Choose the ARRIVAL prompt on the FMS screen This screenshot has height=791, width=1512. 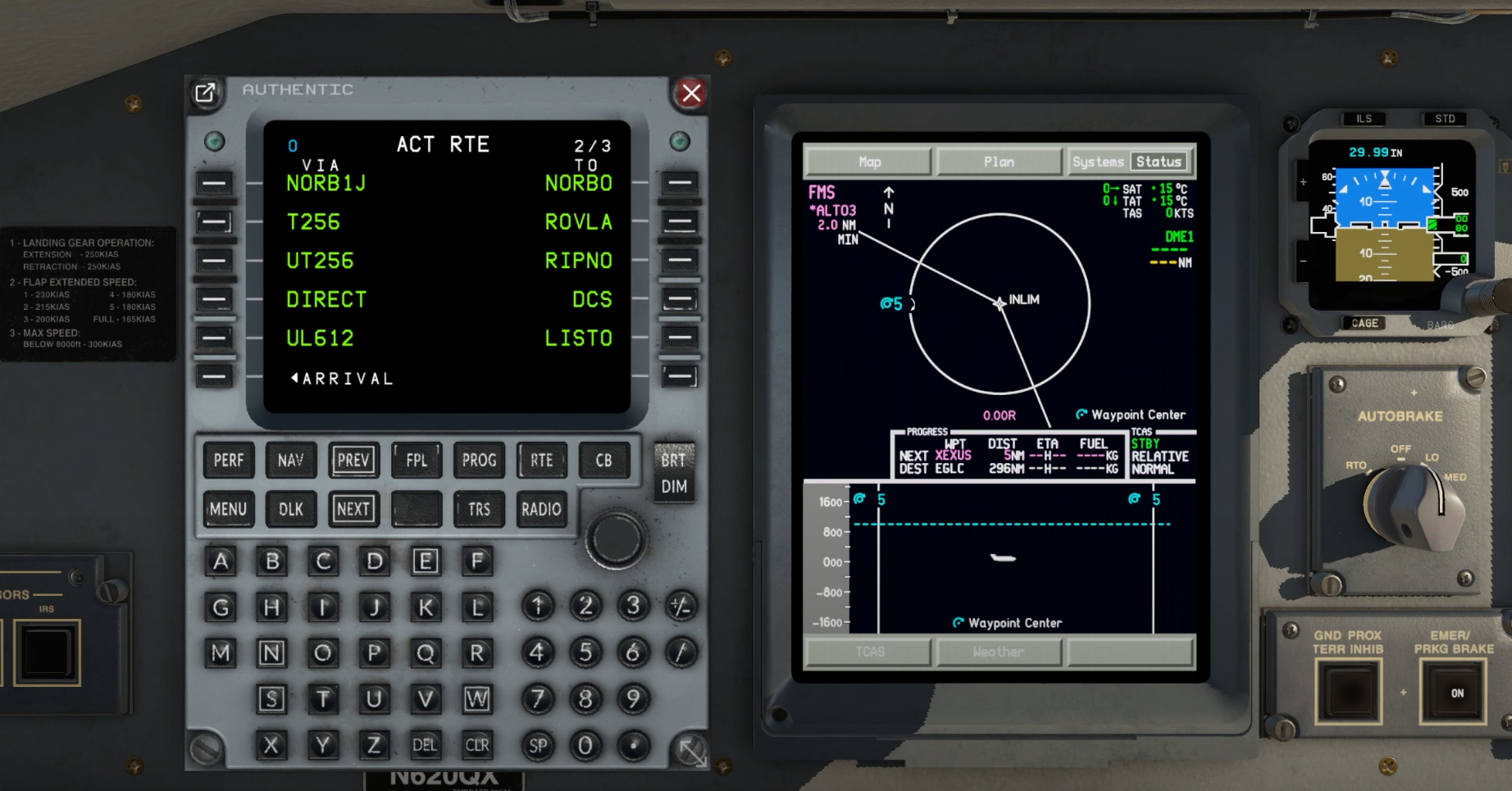[x=215, y=378]
